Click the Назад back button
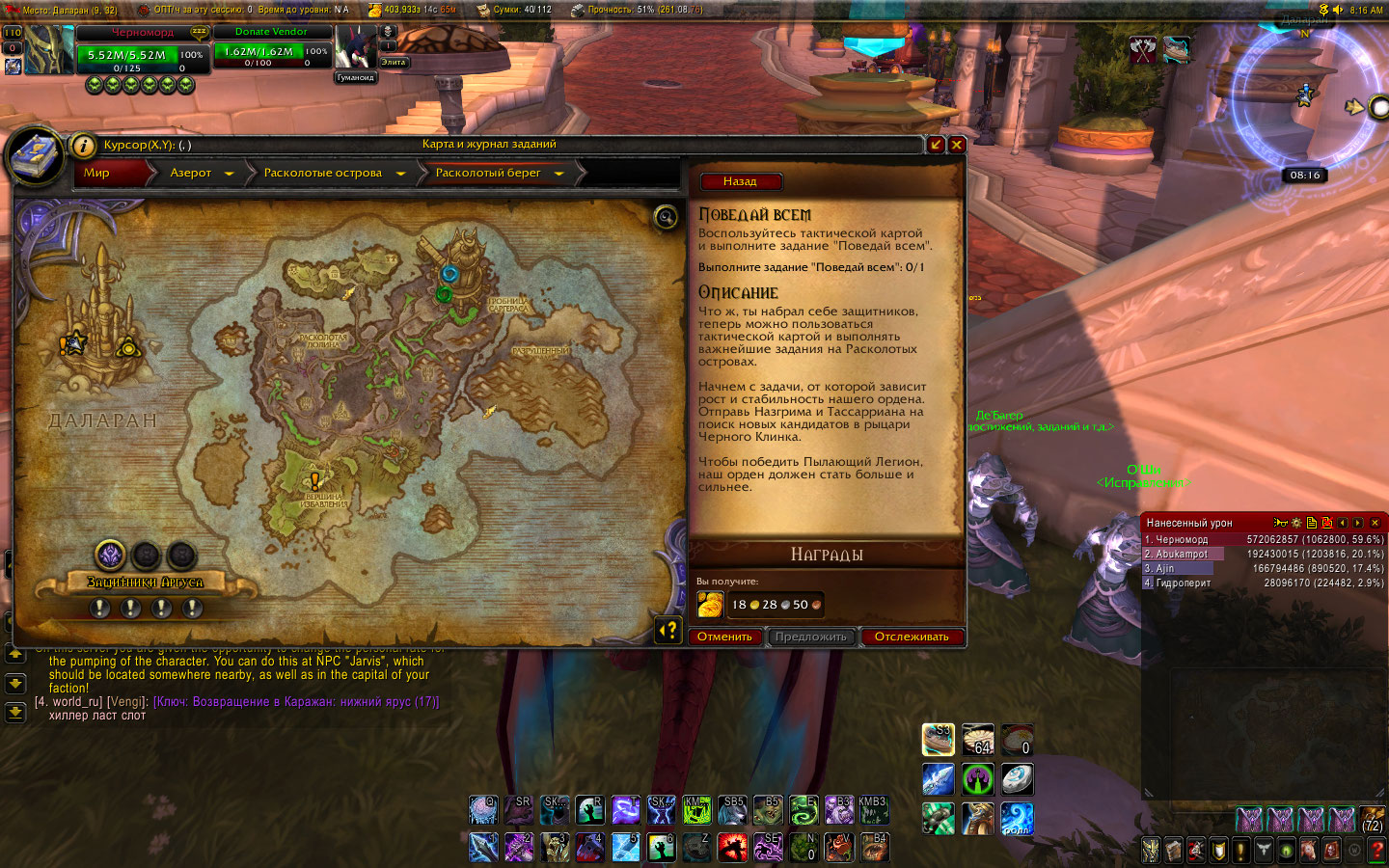Screen dimensions: 1389x868 tap(740, 181)
